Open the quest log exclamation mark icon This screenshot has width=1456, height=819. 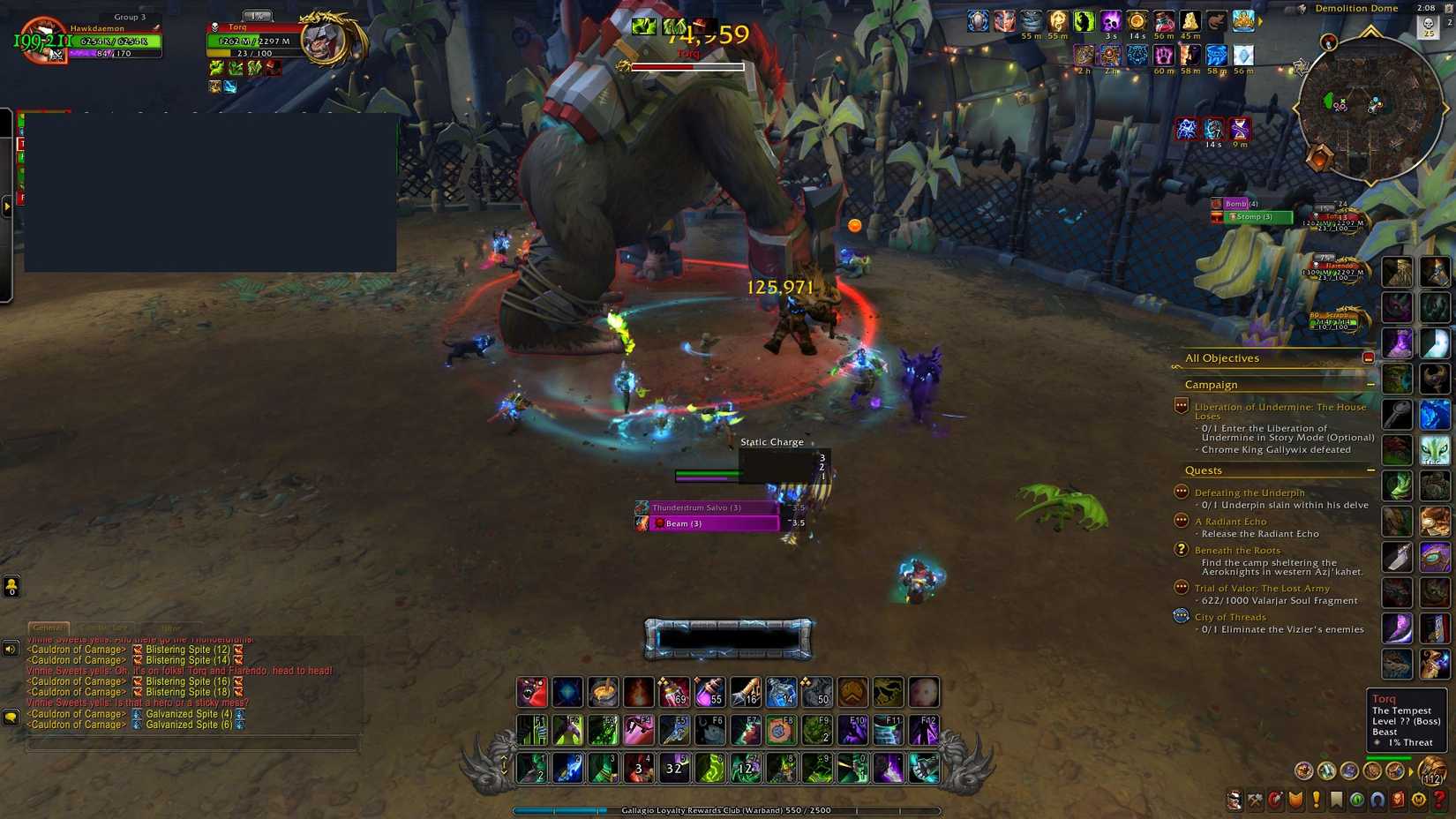click(x=1317, y=800)
